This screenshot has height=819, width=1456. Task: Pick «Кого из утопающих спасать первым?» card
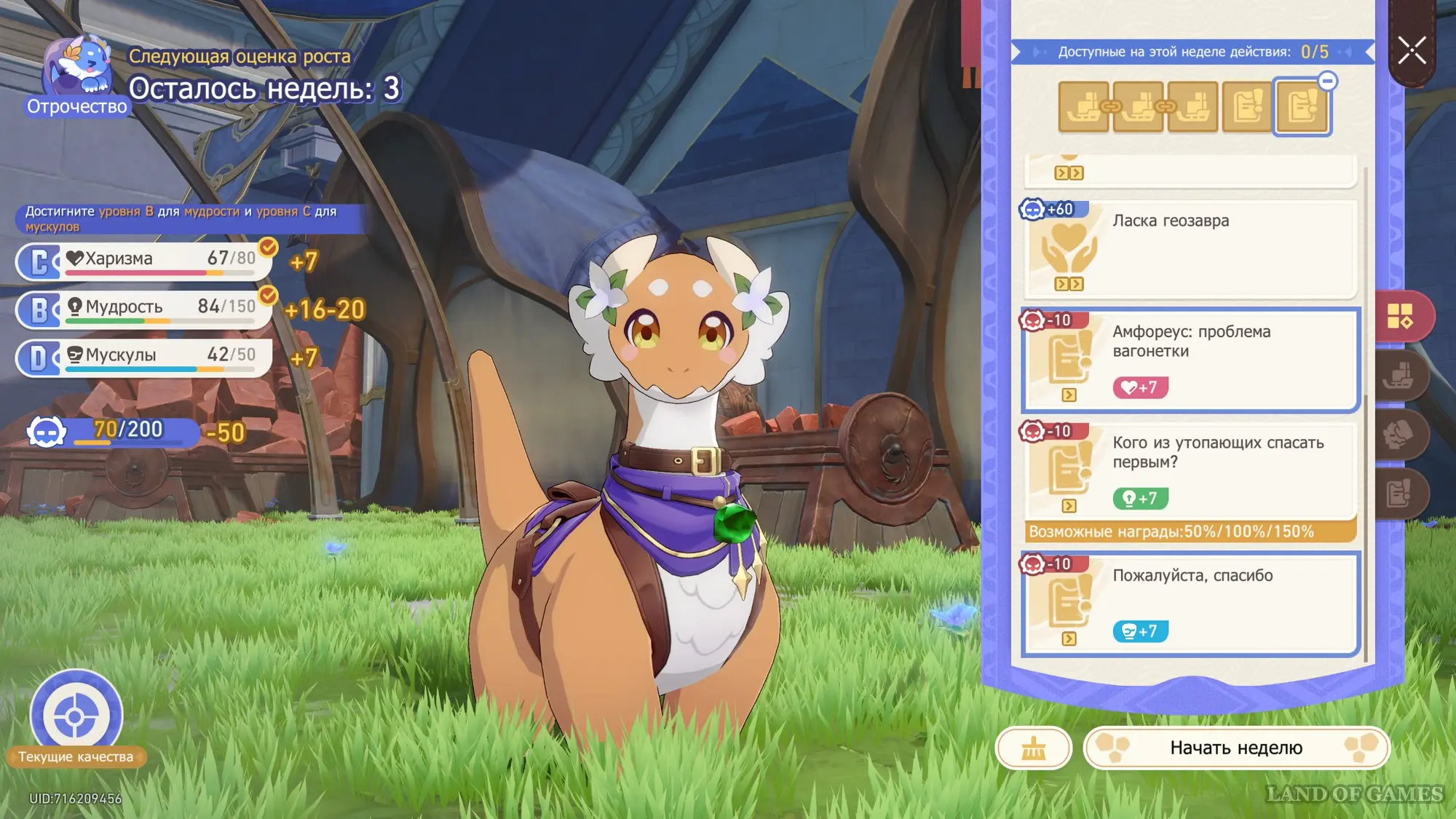[1190, 471]
